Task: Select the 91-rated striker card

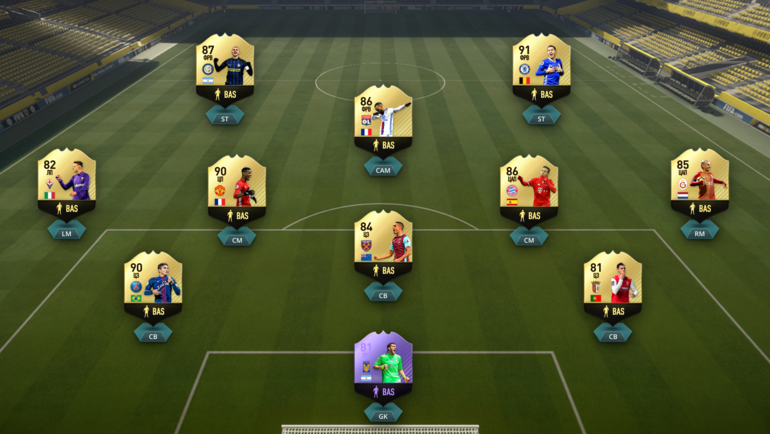Action: click(x=541, y=68)
